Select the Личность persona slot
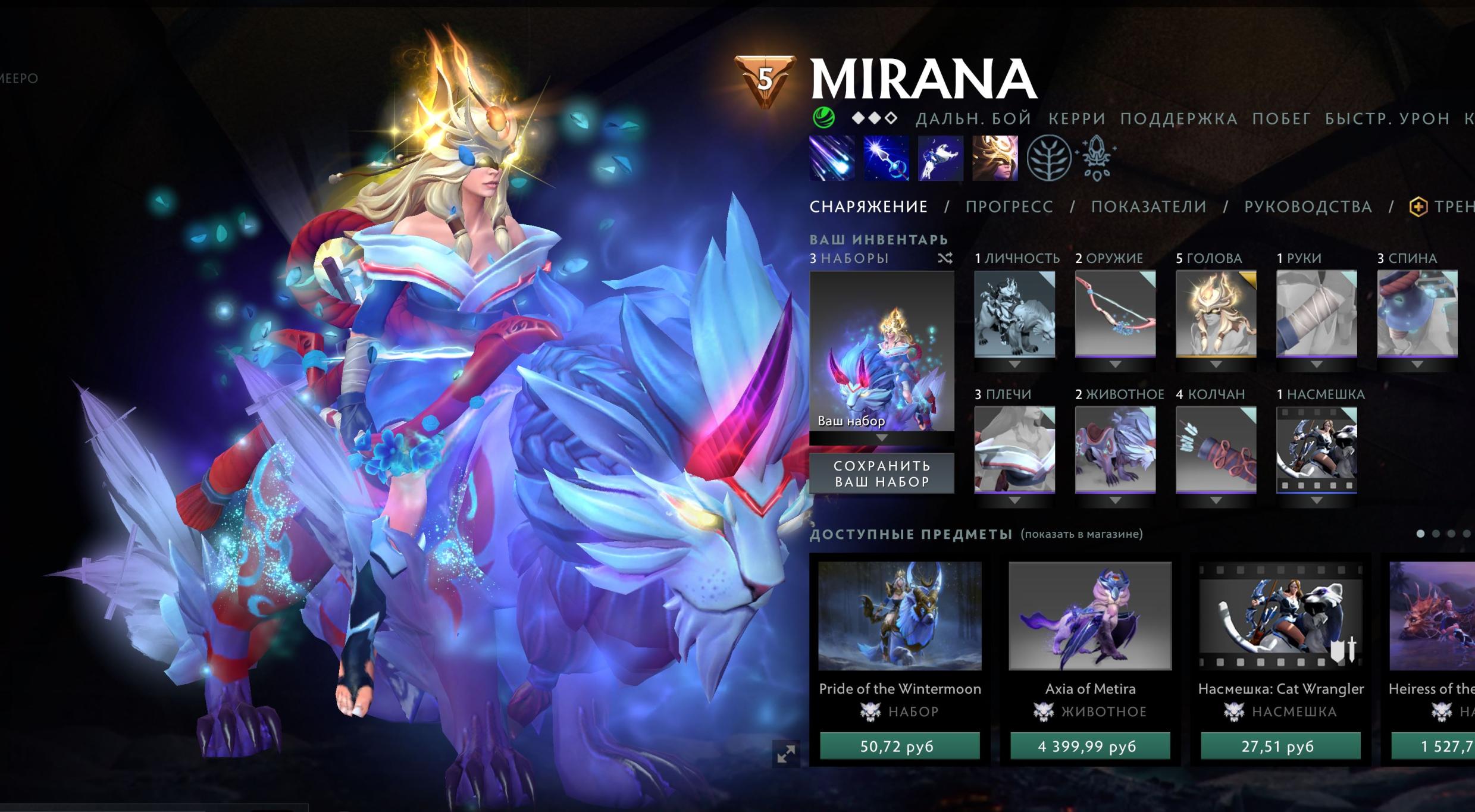1475x812 pixels. pos(1014,314)
